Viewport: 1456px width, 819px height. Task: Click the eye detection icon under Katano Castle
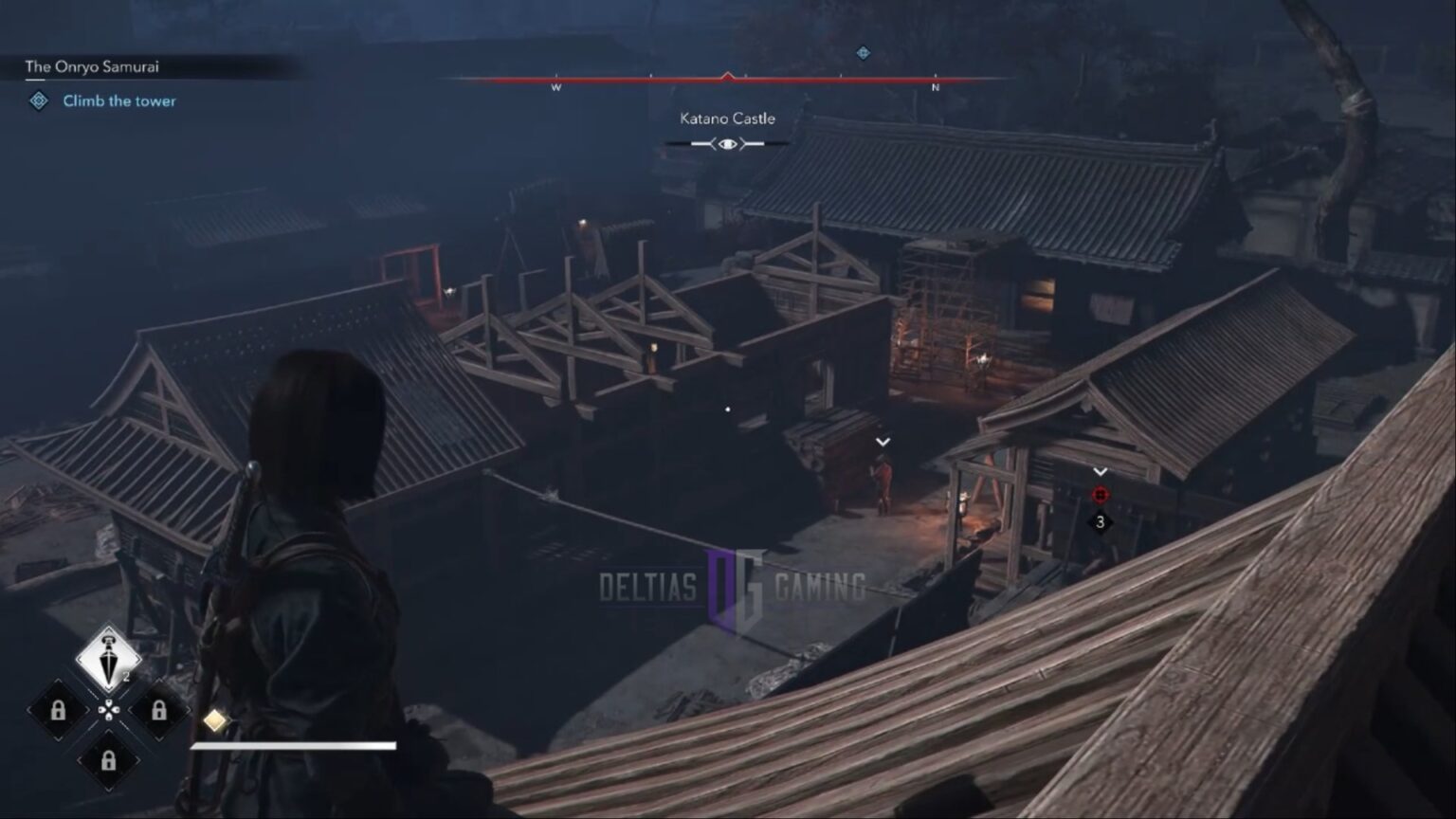[726, 142]
